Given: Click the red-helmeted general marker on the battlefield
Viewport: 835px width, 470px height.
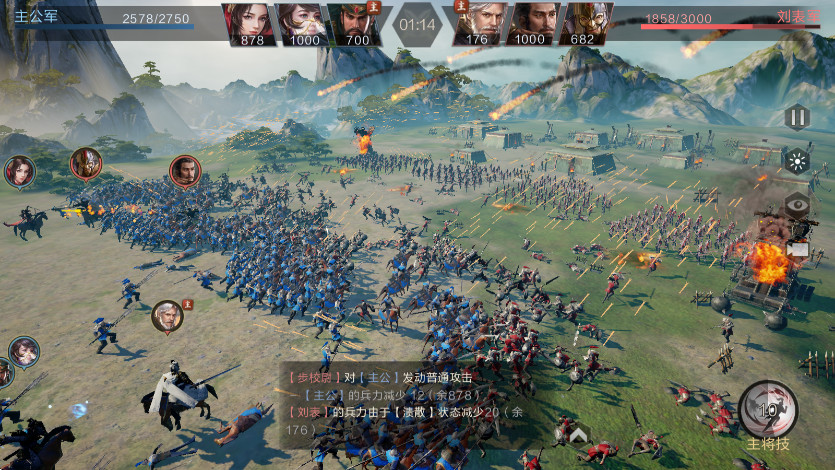Looking at the screenshot, I should coord(86,163).
